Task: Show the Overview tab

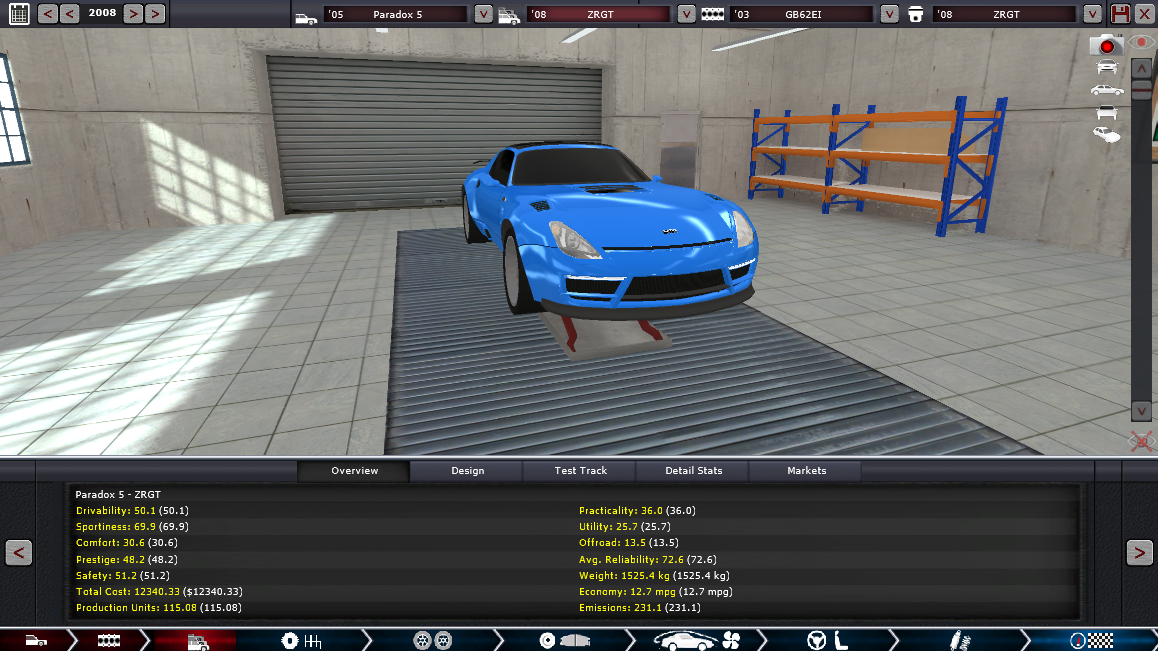Action: coord(354,471)
